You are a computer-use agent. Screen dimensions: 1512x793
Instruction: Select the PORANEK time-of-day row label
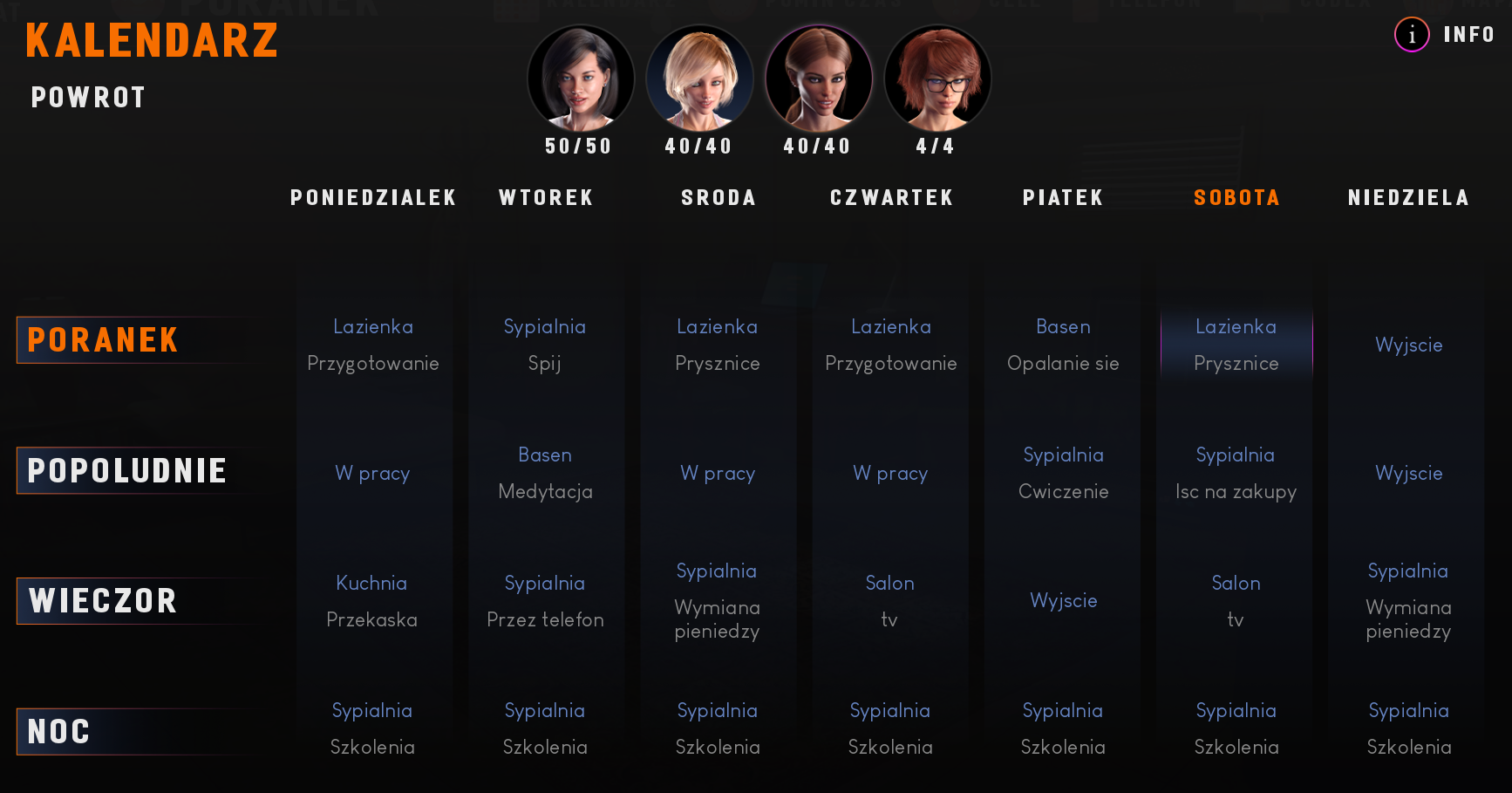103,340
